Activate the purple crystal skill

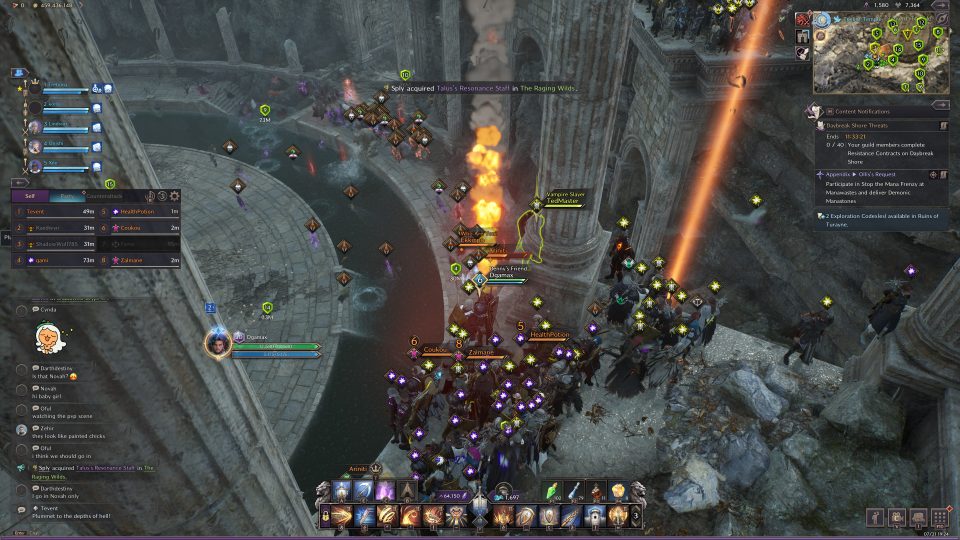(x=384, y=491)
